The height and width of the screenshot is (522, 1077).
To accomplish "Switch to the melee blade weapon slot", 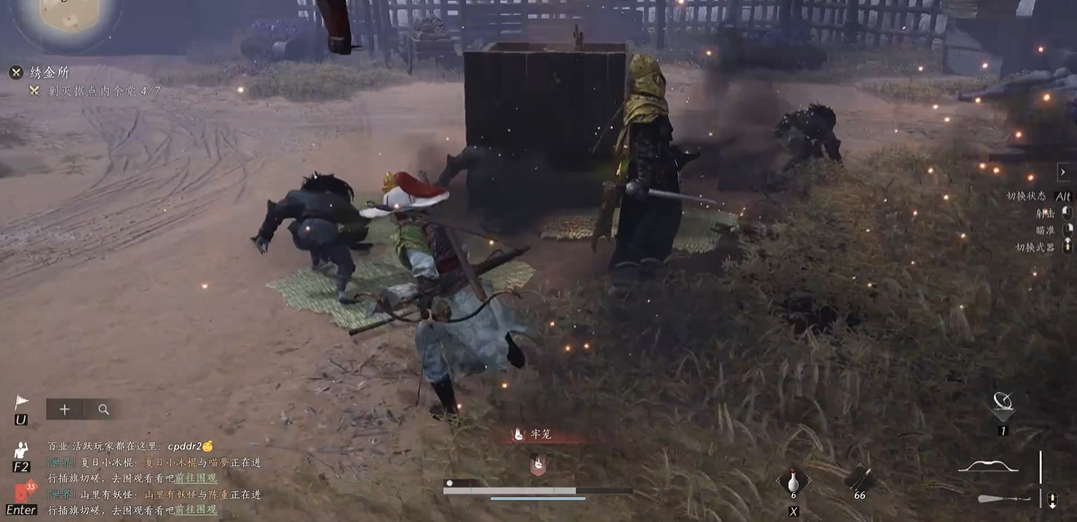I will pos(1003,498).
